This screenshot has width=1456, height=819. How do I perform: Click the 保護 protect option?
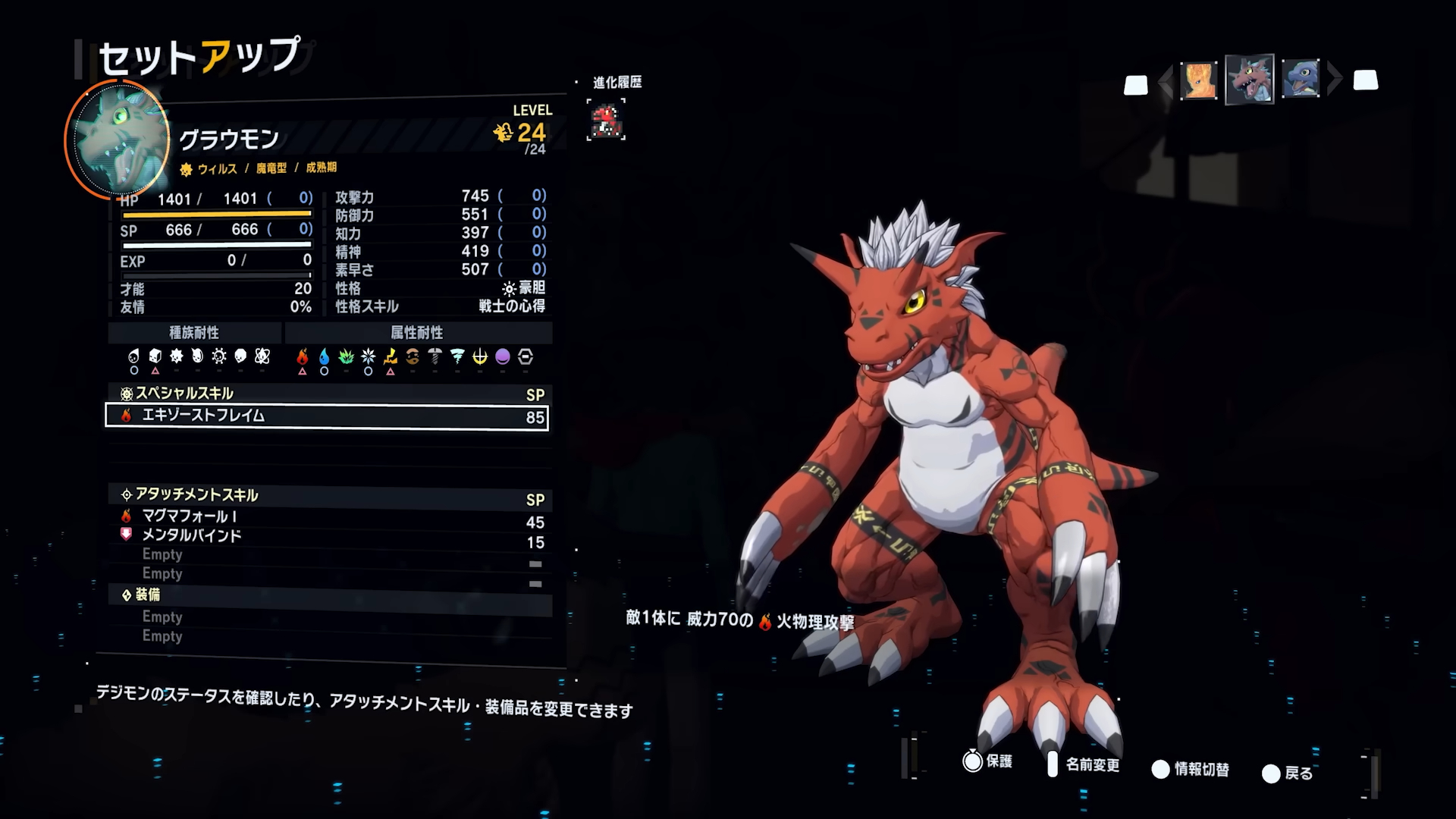(x=987, y=761)
